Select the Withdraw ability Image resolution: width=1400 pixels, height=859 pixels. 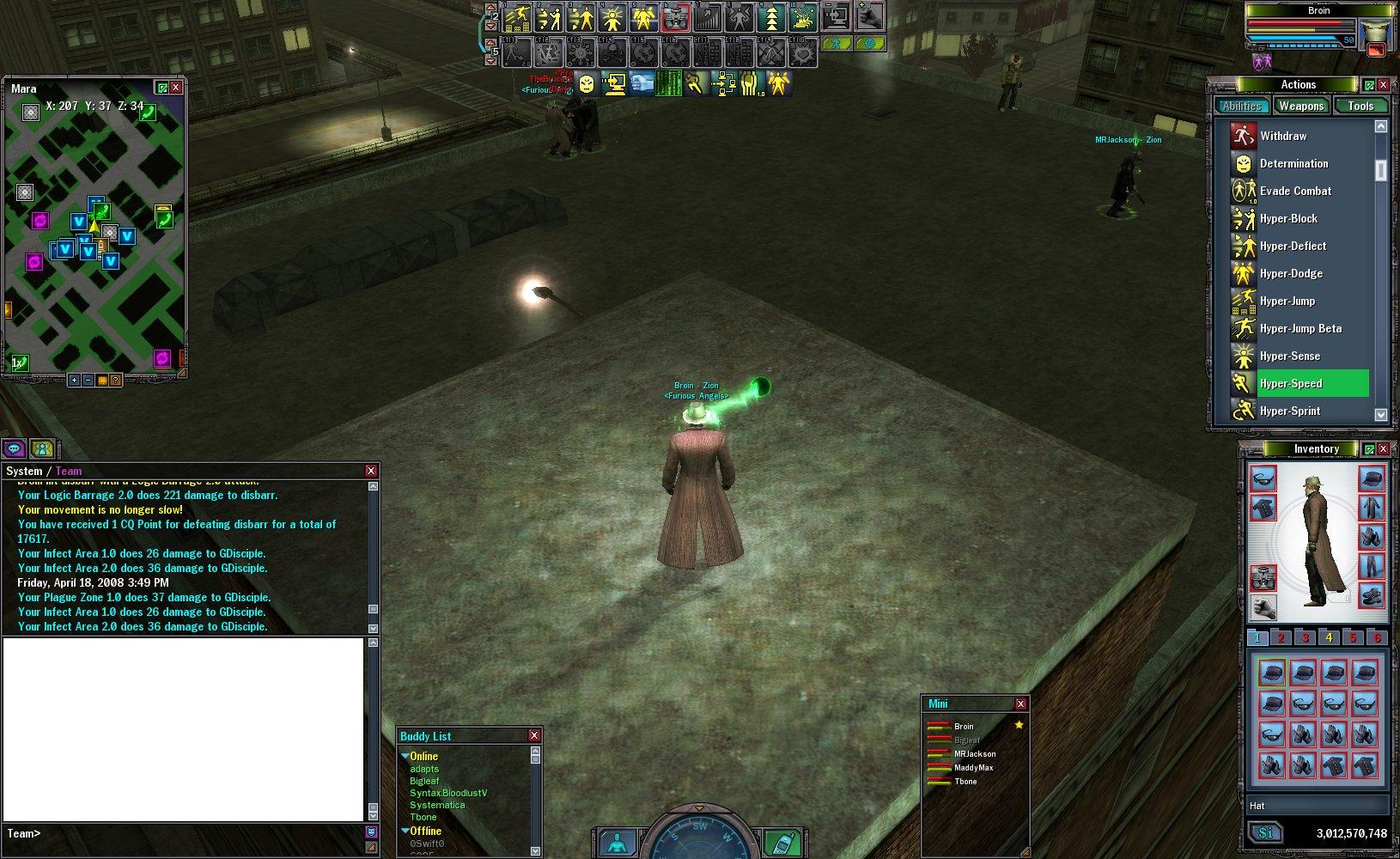pos(1283,136)
